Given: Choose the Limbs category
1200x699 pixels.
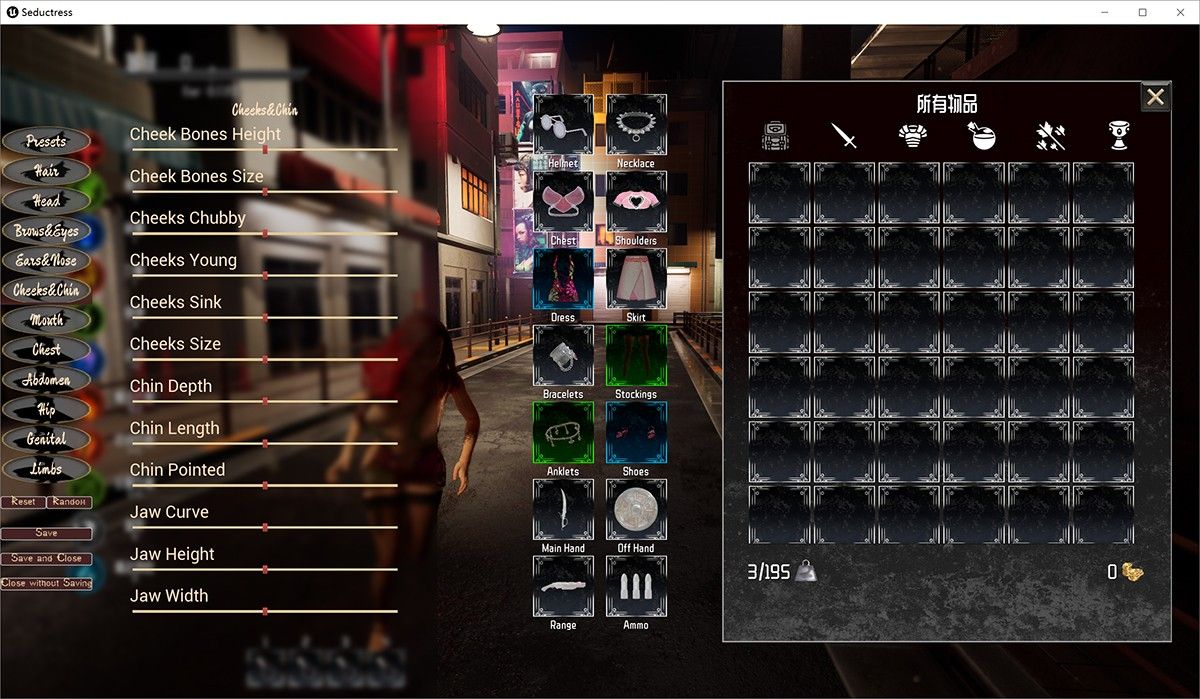Looking at the screenshot, I should coord(46,468).
